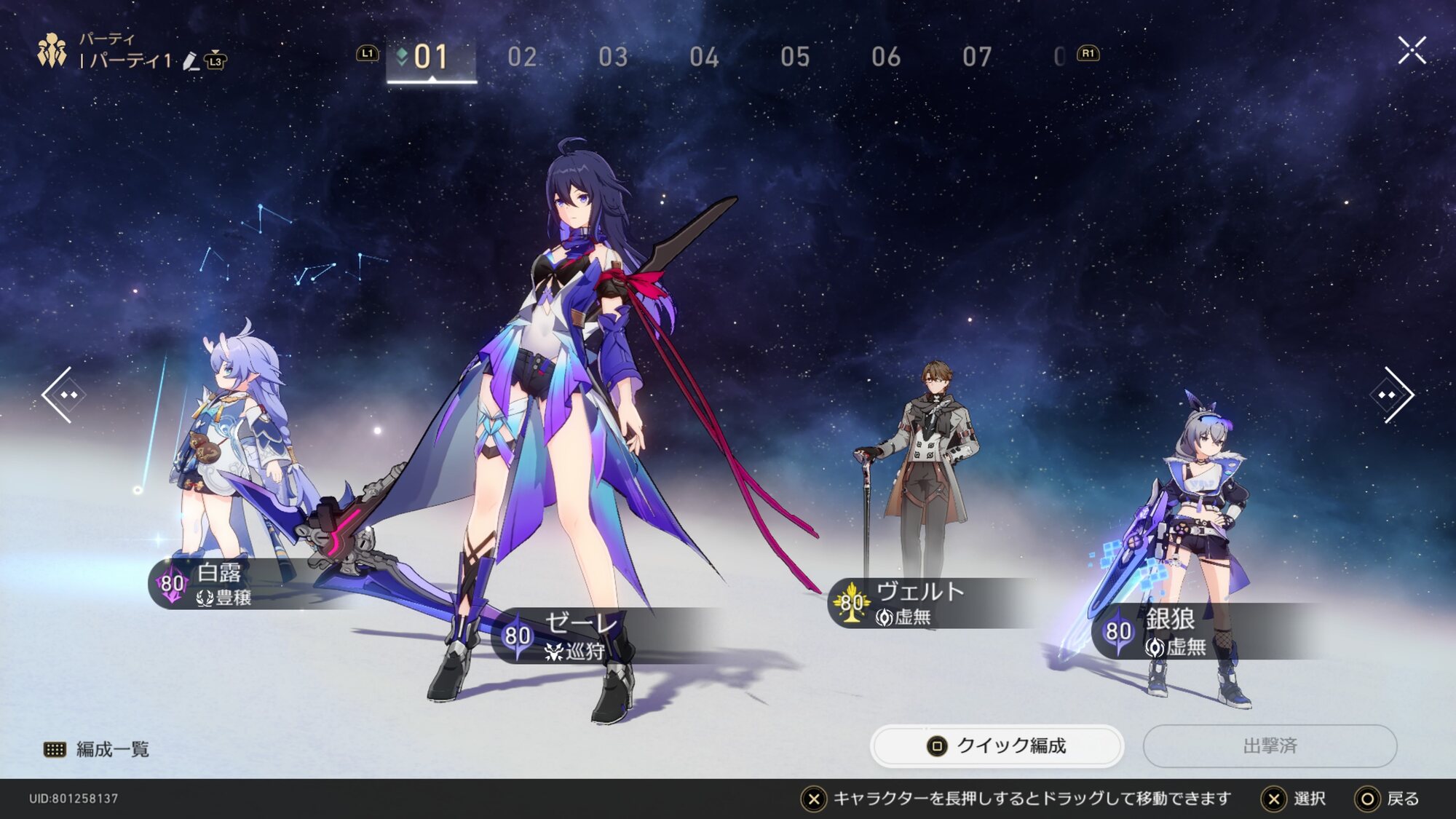Close the party screen with X
This screenshot has height=819, width=1456.
coord(1412,50)
